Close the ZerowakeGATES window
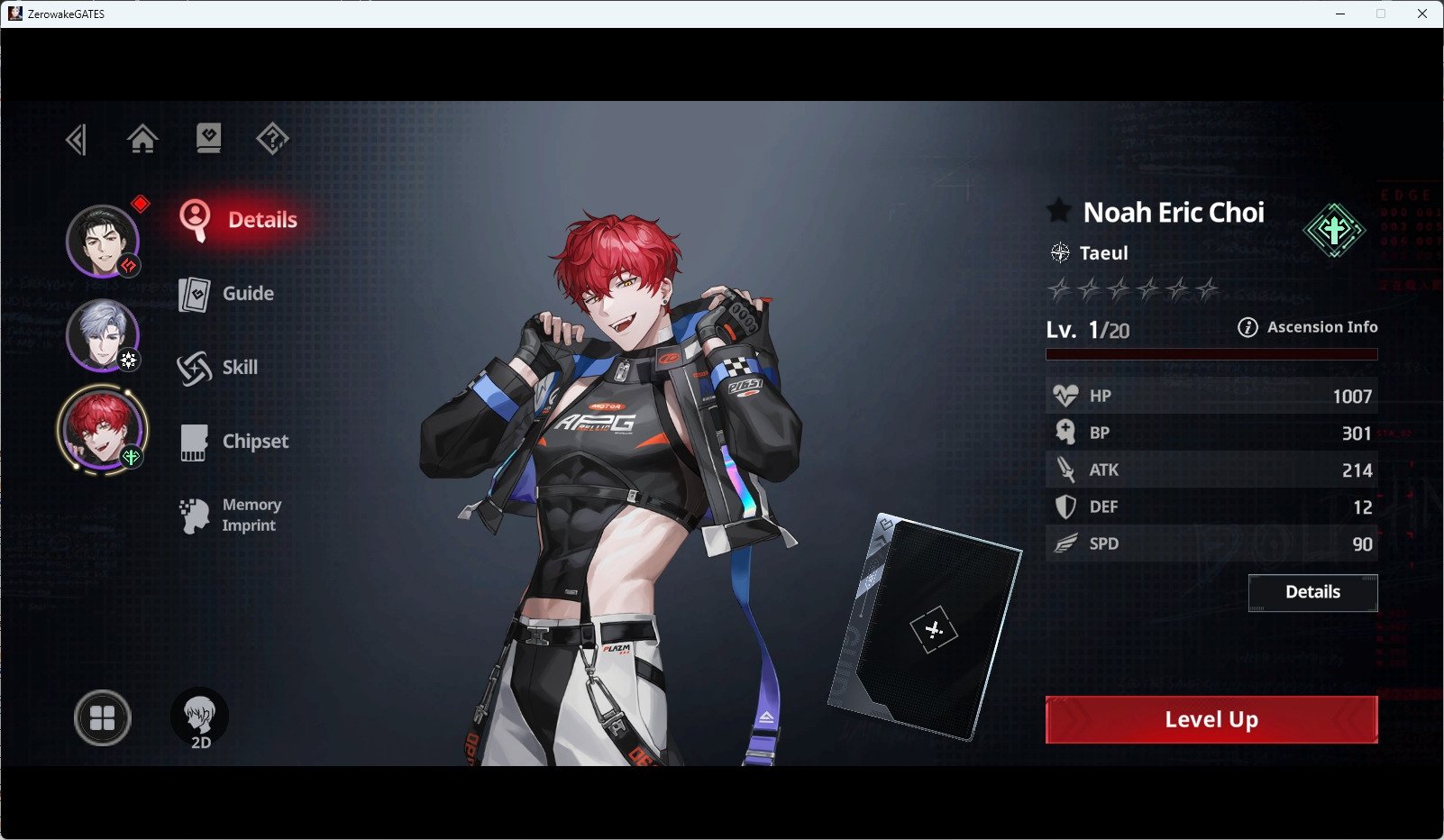1444x840 pixels. (1422, 14)
